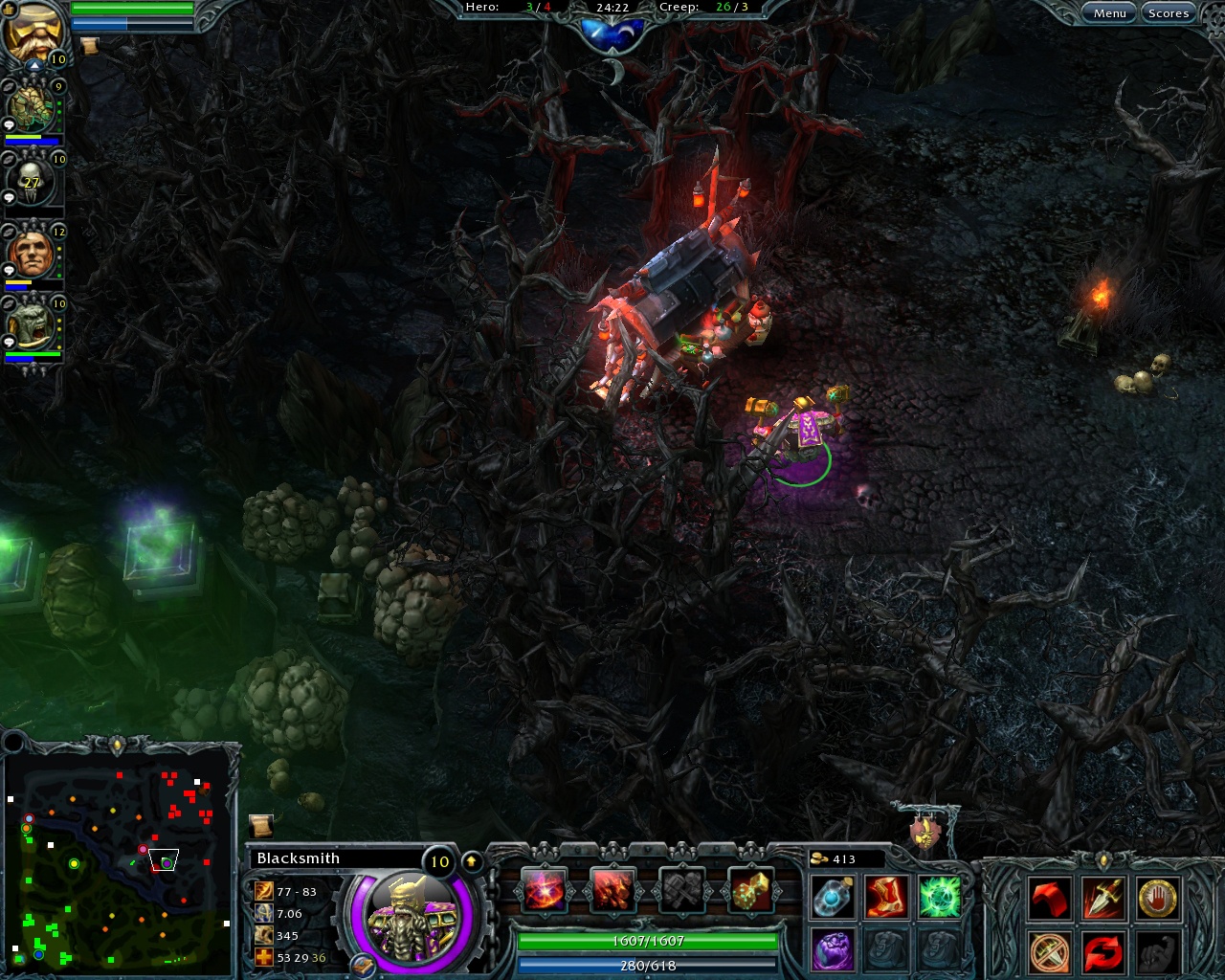Toggle voice chat for the topmost ally hero
The height and width of the screenshot is (980, 1225).
pos(8,84)
